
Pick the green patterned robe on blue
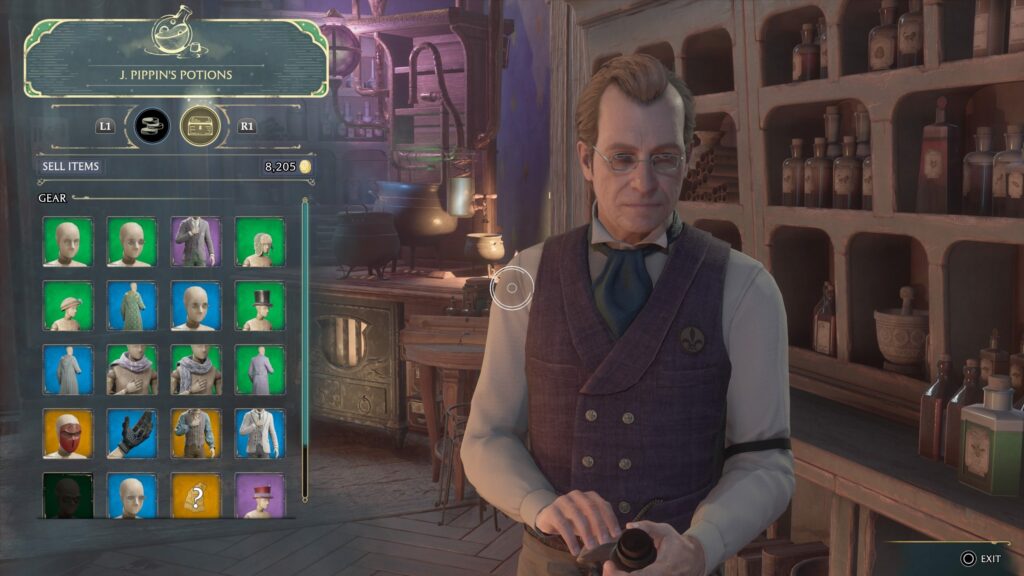132,306
